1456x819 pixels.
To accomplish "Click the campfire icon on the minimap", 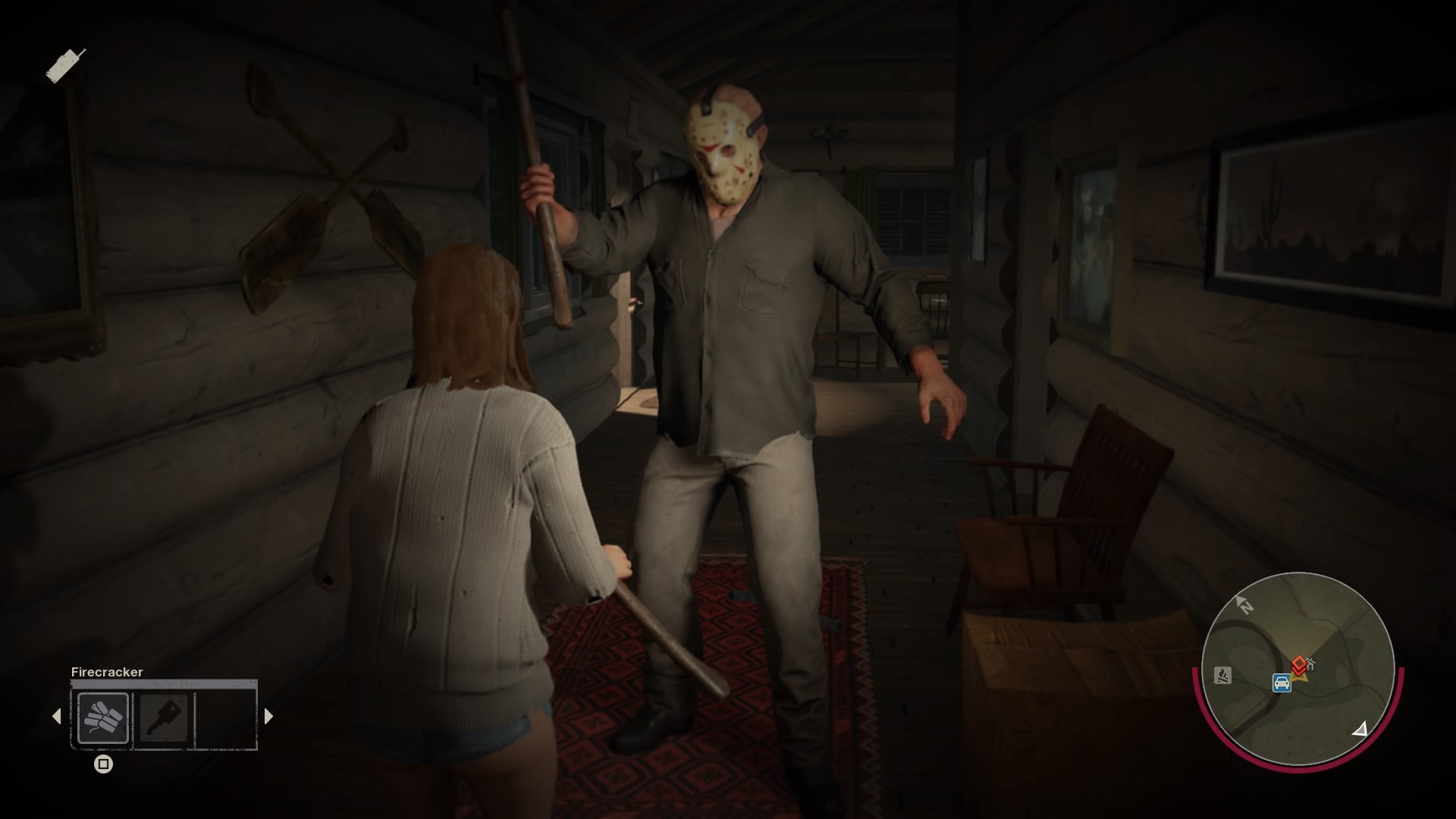I will click(x=1222, y=676).
